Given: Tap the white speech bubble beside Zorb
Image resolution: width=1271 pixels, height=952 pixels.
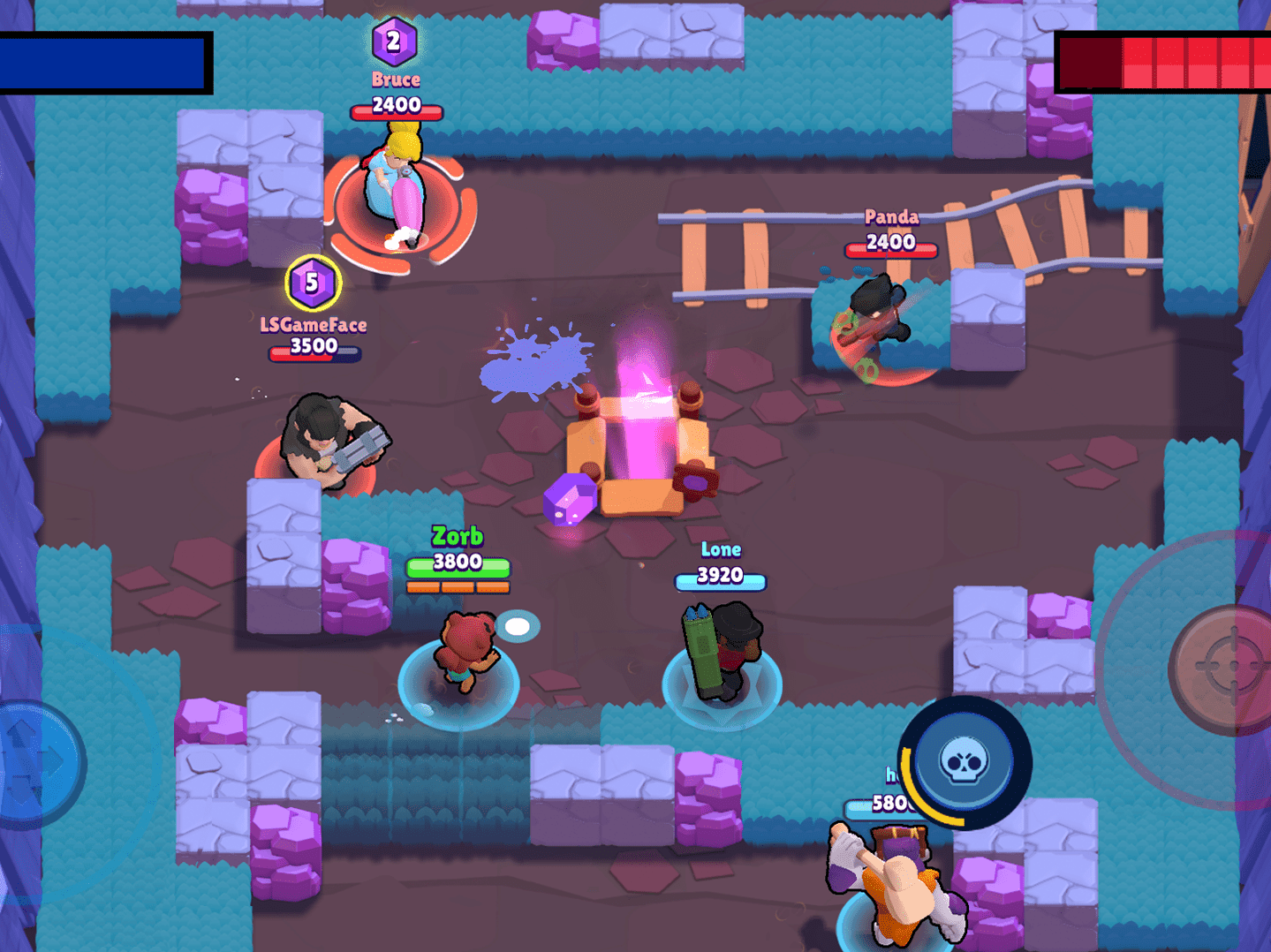Looking at the screenshot, I should click(516, 627).
